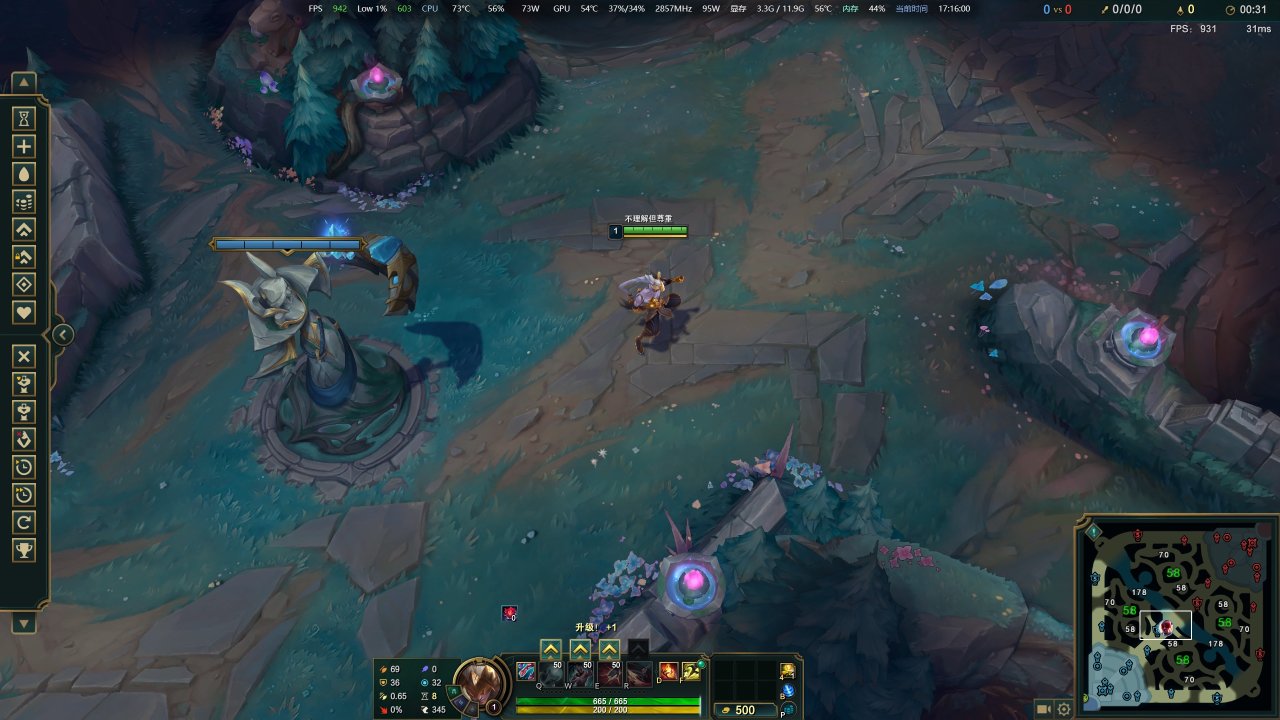Level up the E ability
The image size is (1280, 720).
pos(609,649)
